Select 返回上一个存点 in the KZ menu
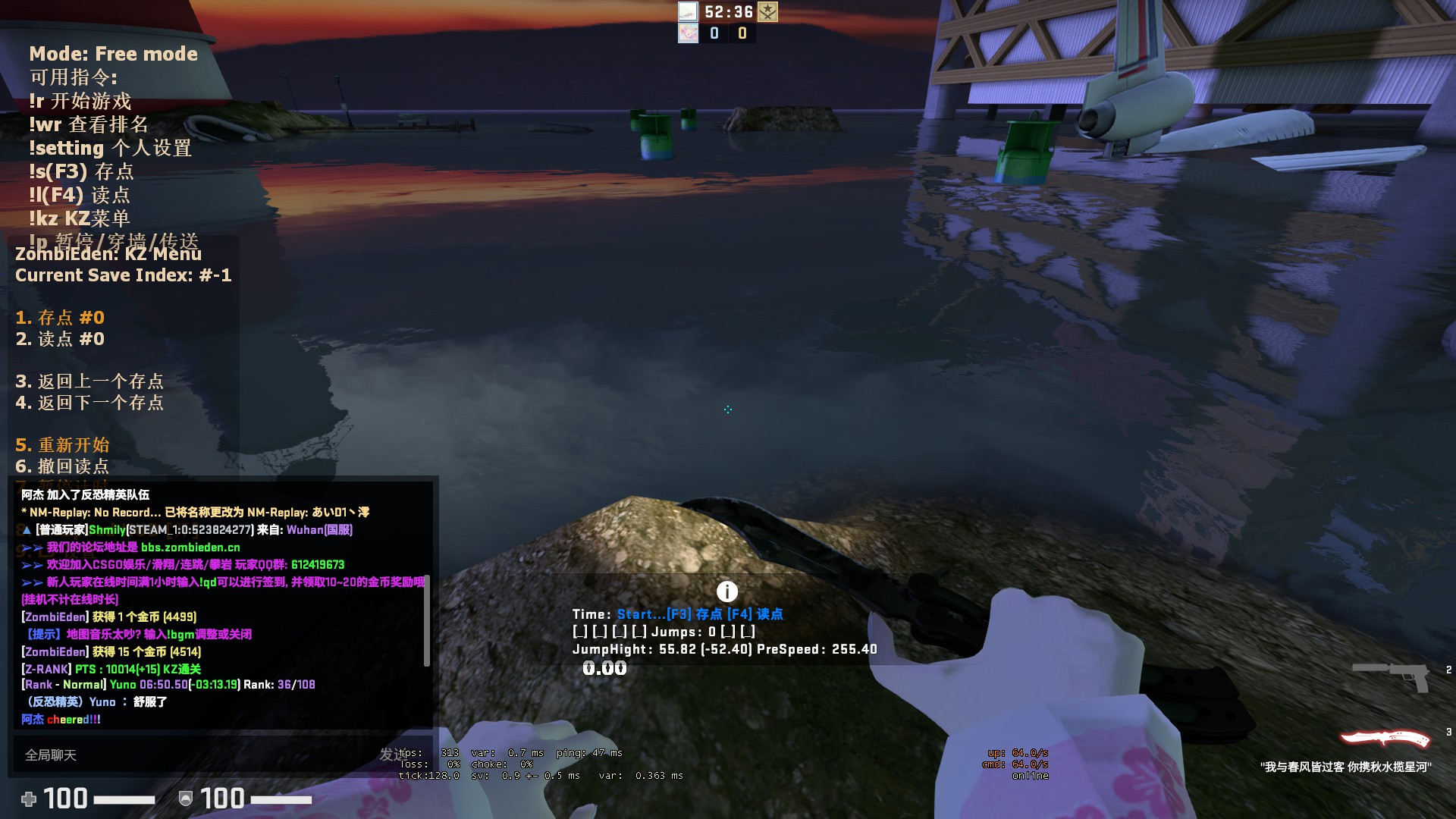This screenshot has height=819, width=1456. pyautogui.click(x=89, y=381)
